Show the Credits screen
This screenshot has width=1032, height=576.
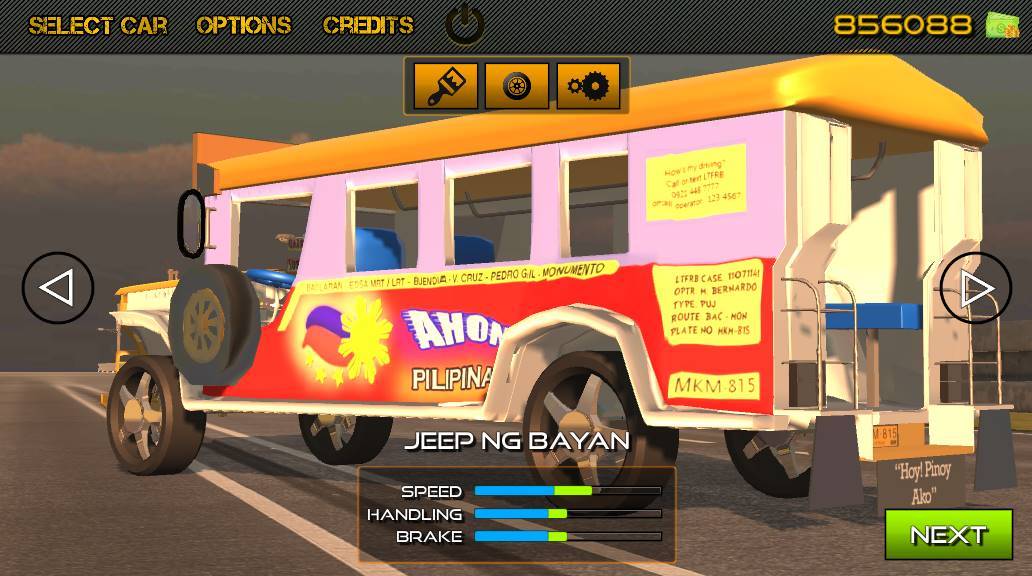coord(368,25)
